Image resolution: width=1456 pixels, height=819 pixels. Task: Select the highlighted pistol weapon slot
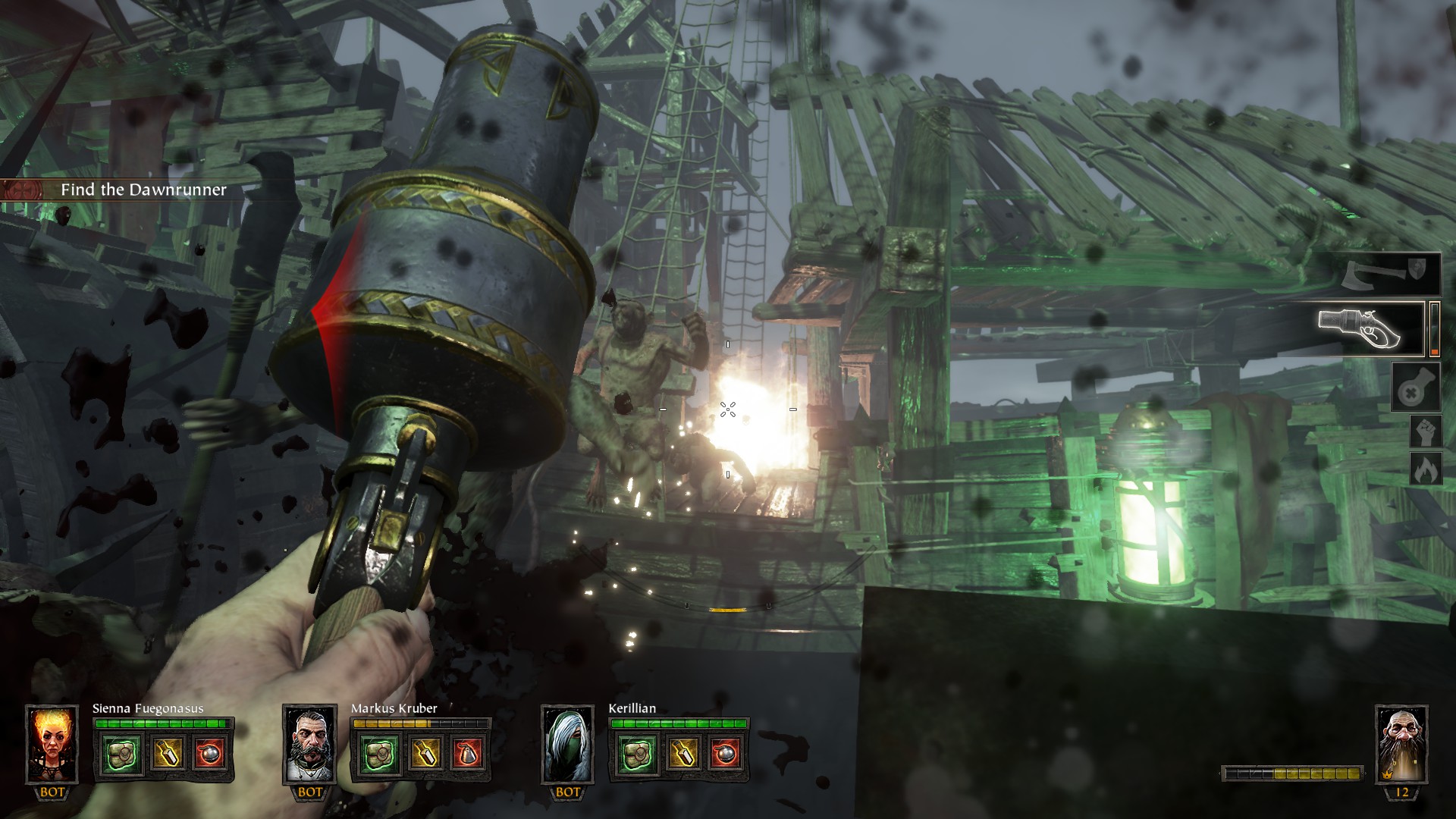click(1370, 328)
